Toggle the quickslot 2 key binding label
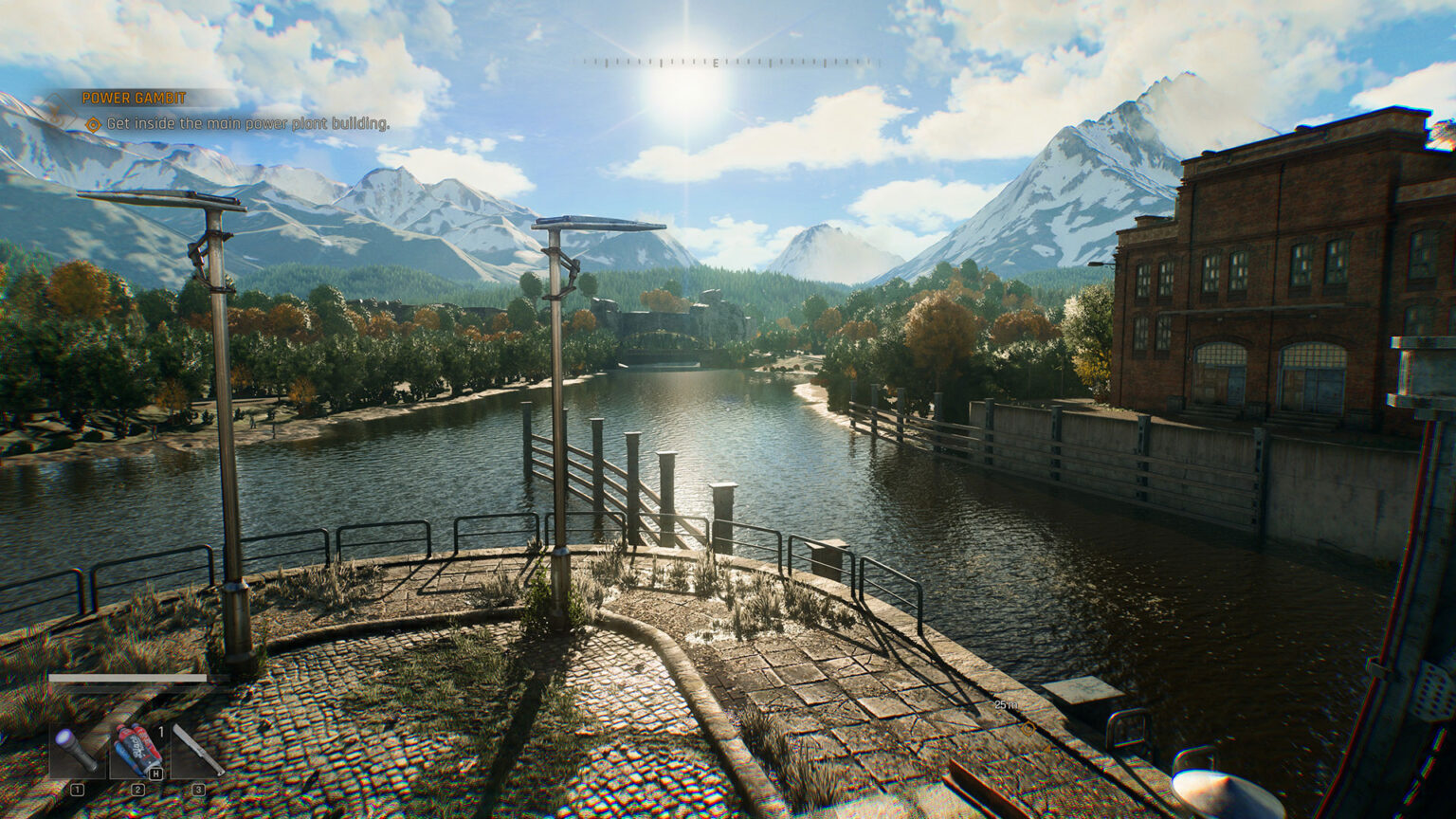Viewport: 1456px width, 819px height. 137,789
